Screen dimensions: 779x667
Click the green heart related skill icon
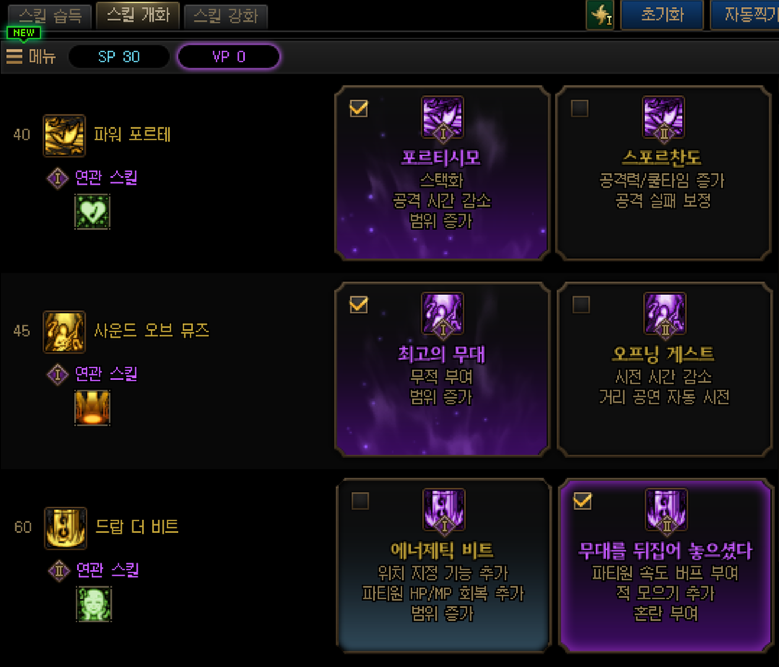(x=93, y=212)
